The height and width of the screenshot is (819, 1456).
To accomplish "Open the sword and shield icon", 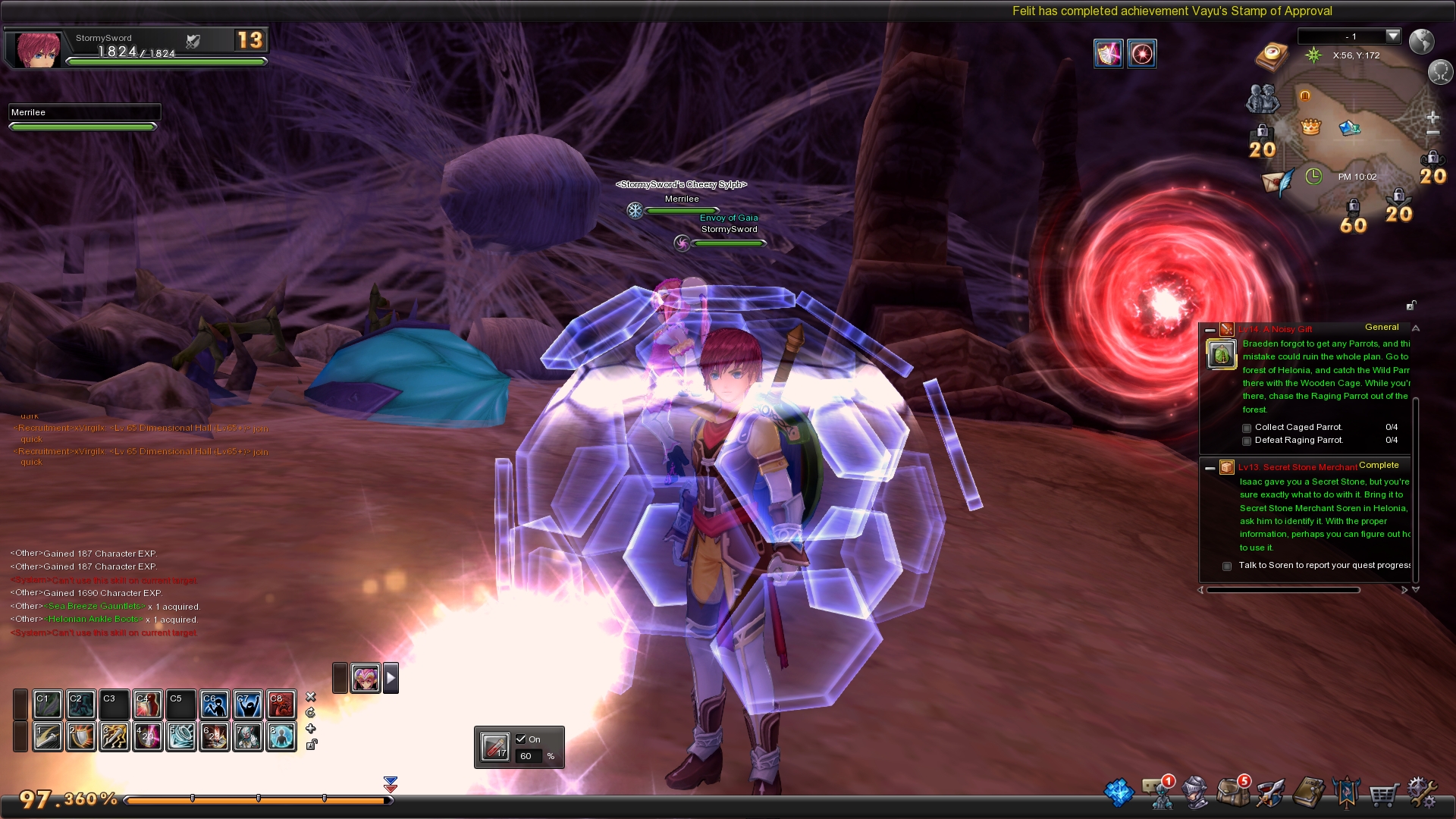I will 1270,792.
